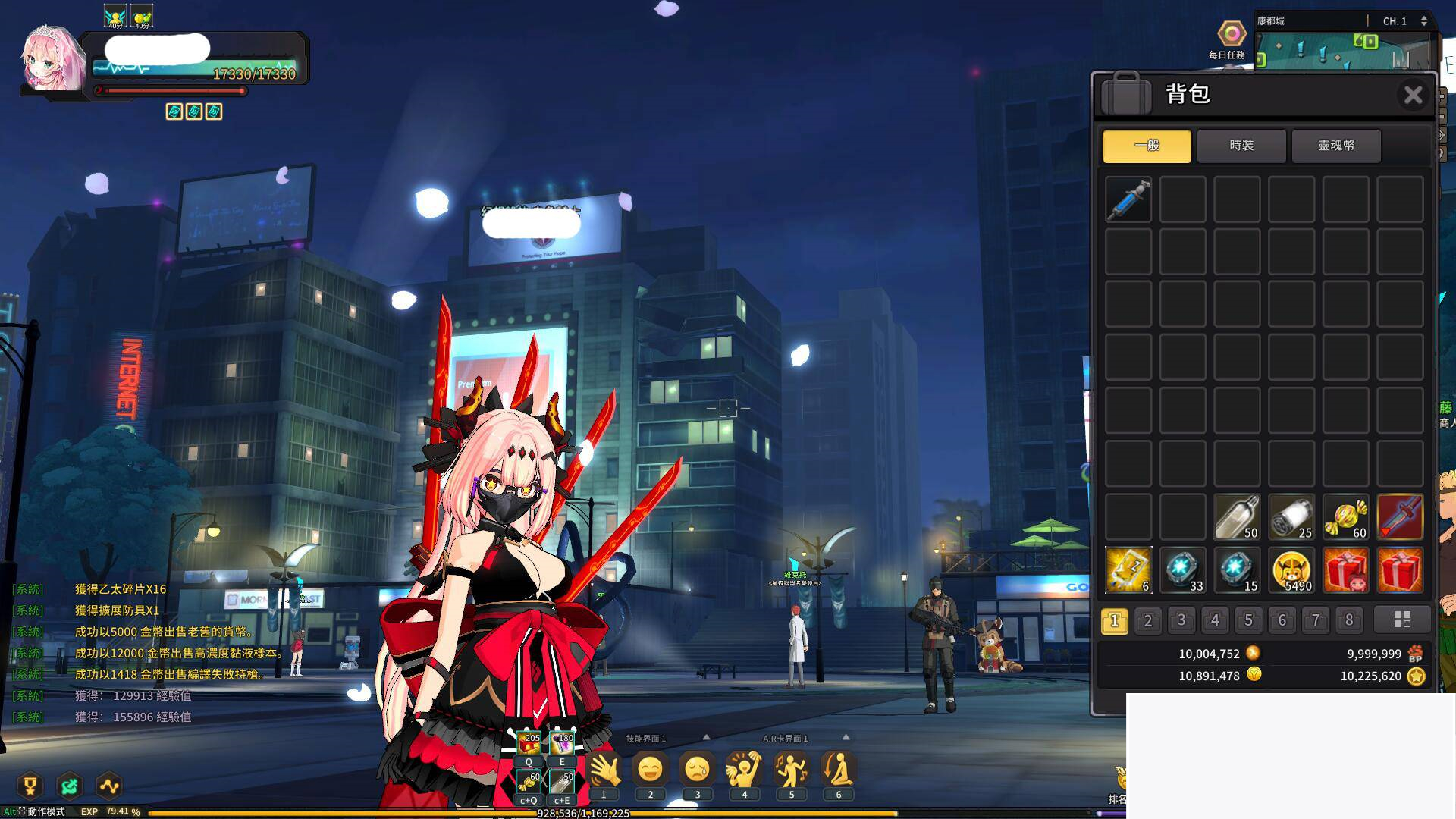Screen dimensions: 1456x819
Task: Open the 每日任務 daily quest icon
Action: click(x=1231, y=34)
